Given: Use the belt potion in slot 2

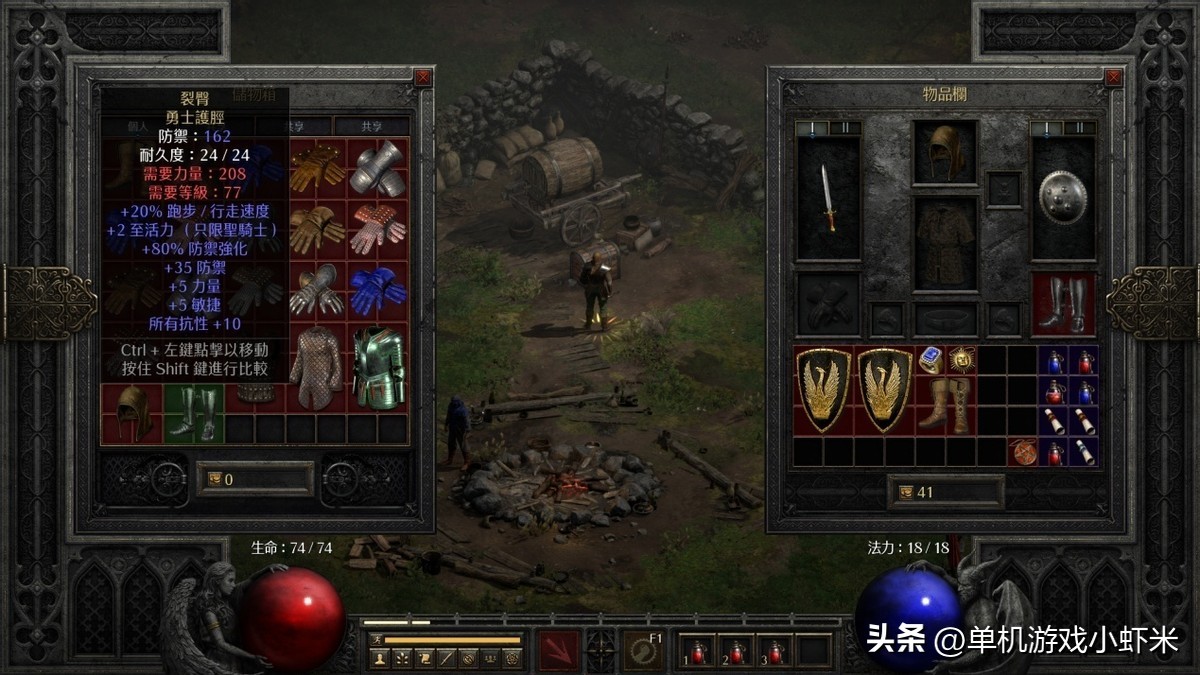Looking at the screenshot, I should 737,651.
